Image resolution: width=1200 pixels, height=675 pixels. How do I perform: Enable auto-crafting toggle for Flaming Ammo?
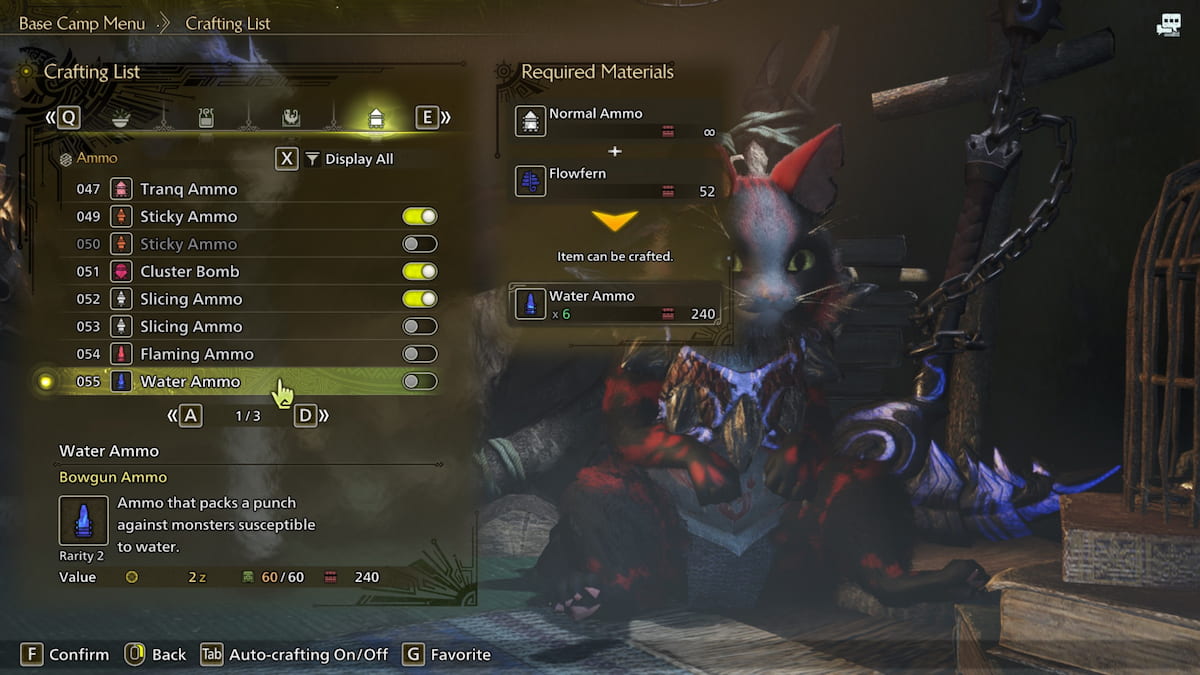[x=420, y=354]
